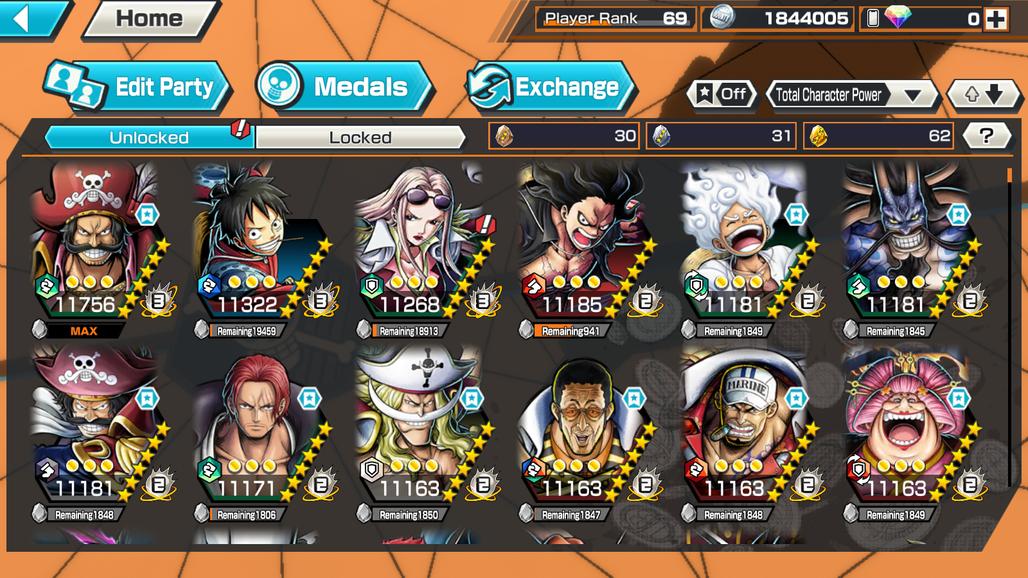The width and height of the screenshot is (1028, 578).
Task: Add rainbow diamonds with the plus button
Action: pos(994,18)
